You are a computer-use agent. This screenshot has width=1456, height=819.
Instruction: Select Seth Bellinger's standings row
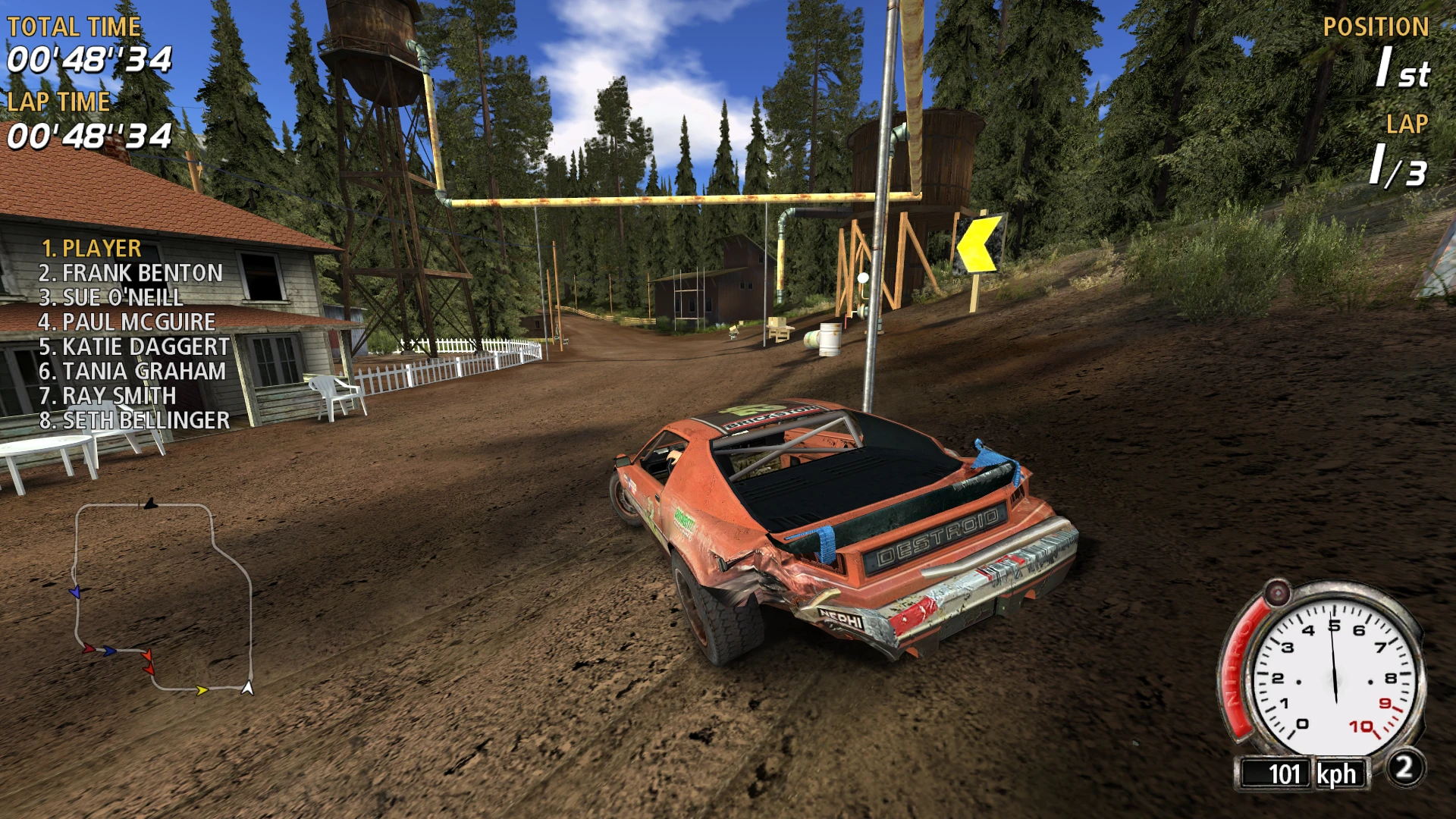(134, 420)
